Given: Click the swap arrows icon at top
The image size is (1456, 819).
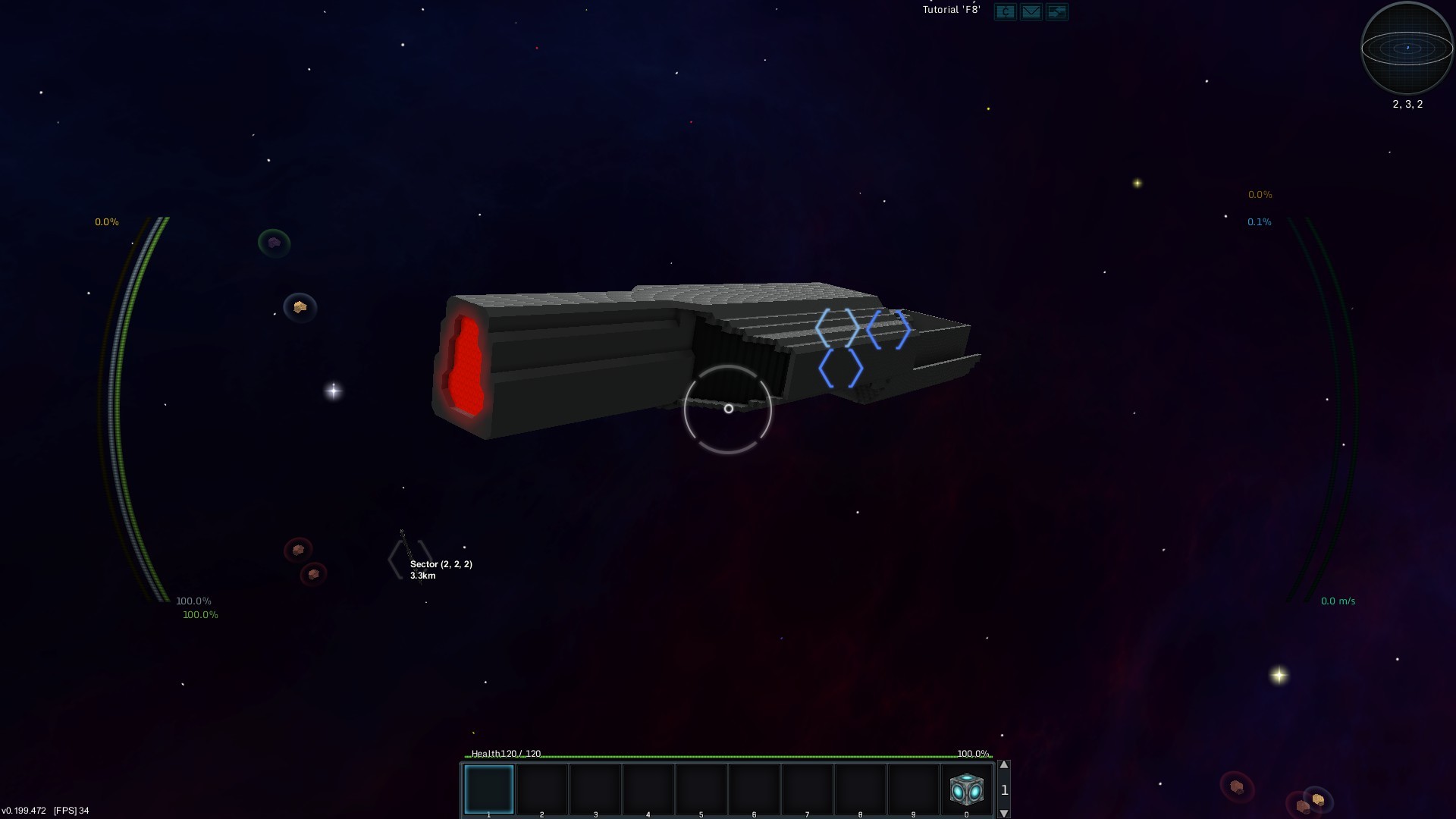Looking at the screenshot, I should coord(1056,11).
